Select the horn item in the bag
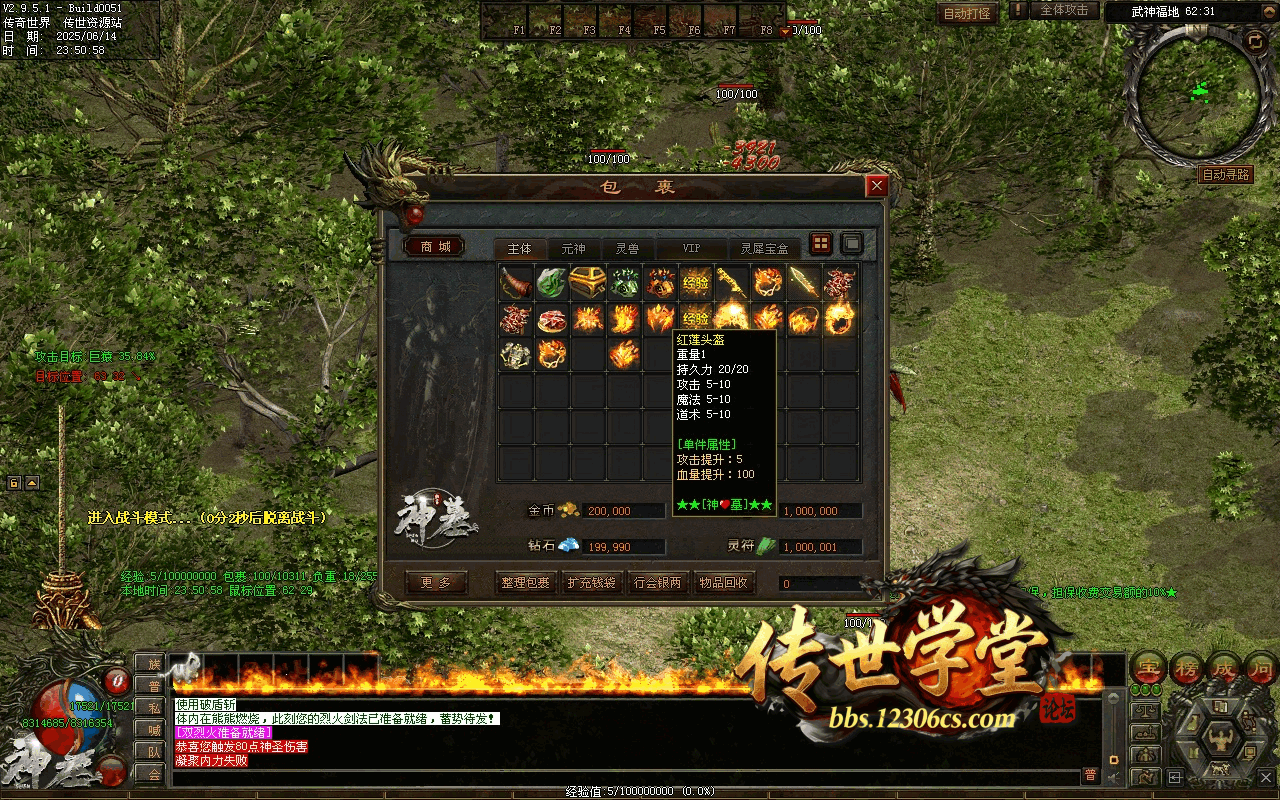Screen dimensions: 1280x800 [x=516, y=282]
